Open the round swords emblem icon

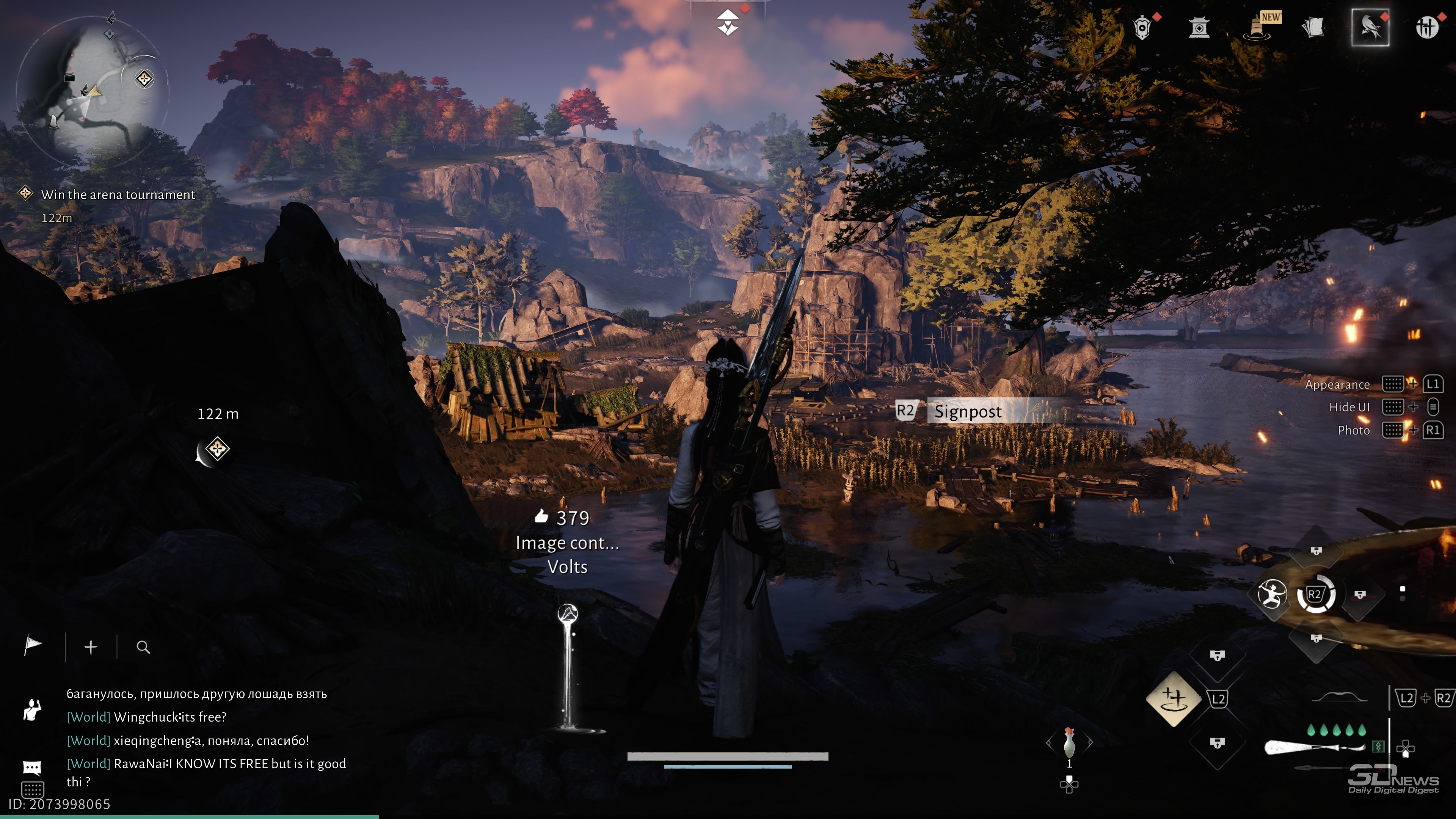click(x=1426, y=27)
